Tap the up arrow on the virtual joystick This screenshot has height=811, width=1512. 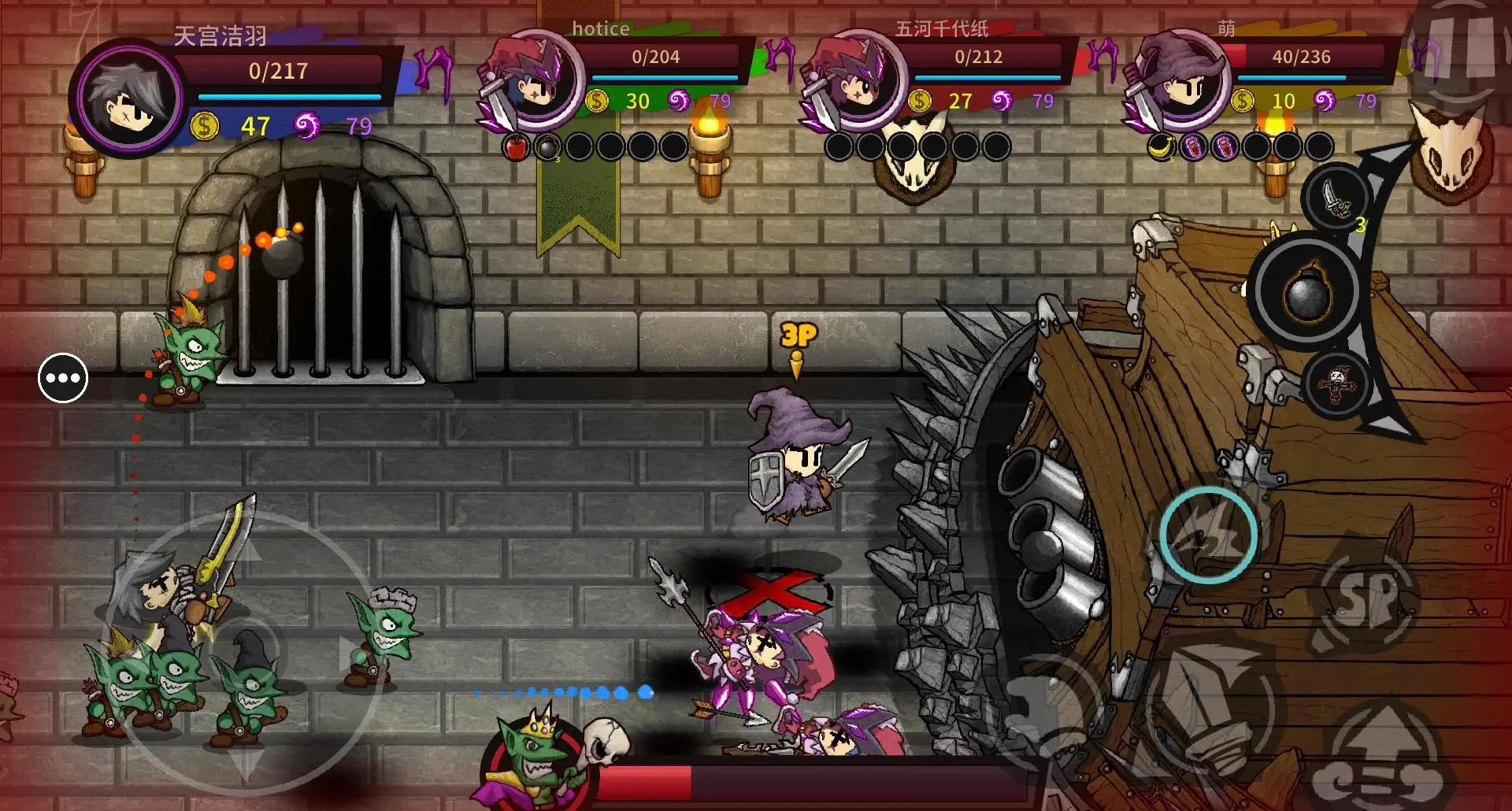tap(246, 550)
